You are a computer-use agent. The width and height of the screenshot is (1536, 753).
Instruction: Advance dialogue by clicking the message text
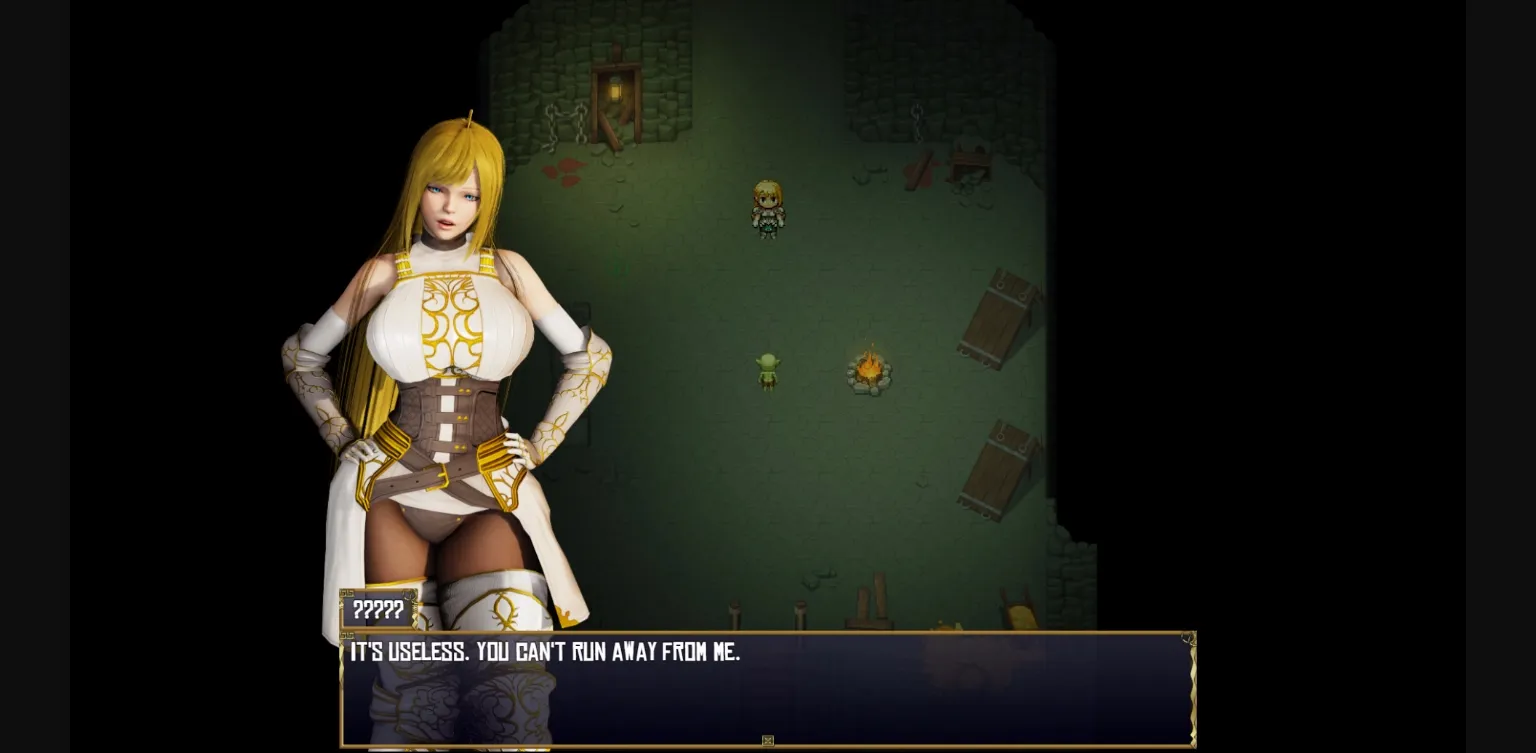(x=545, y=651)
